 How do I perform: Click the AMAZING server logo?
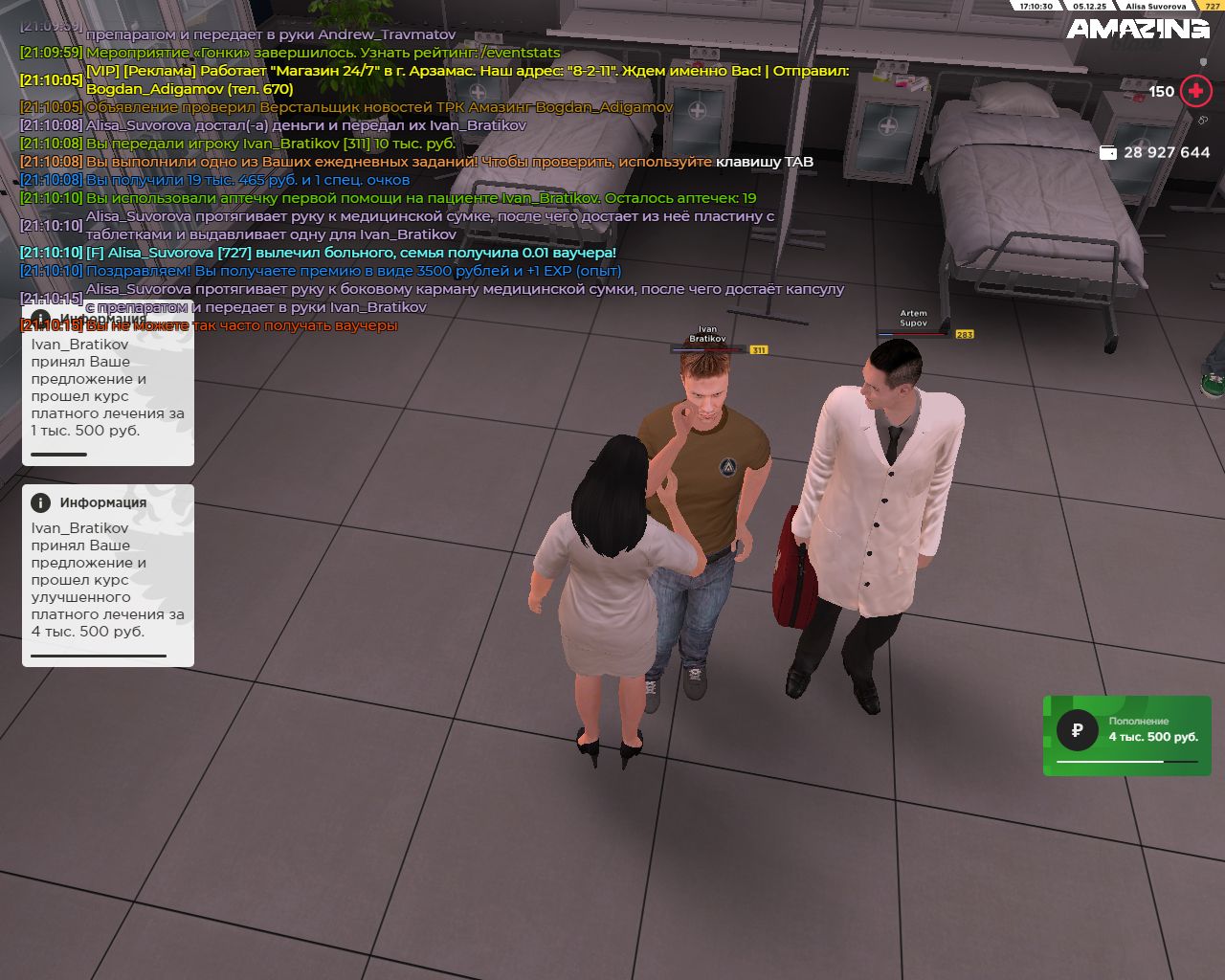click(1138, 30)
